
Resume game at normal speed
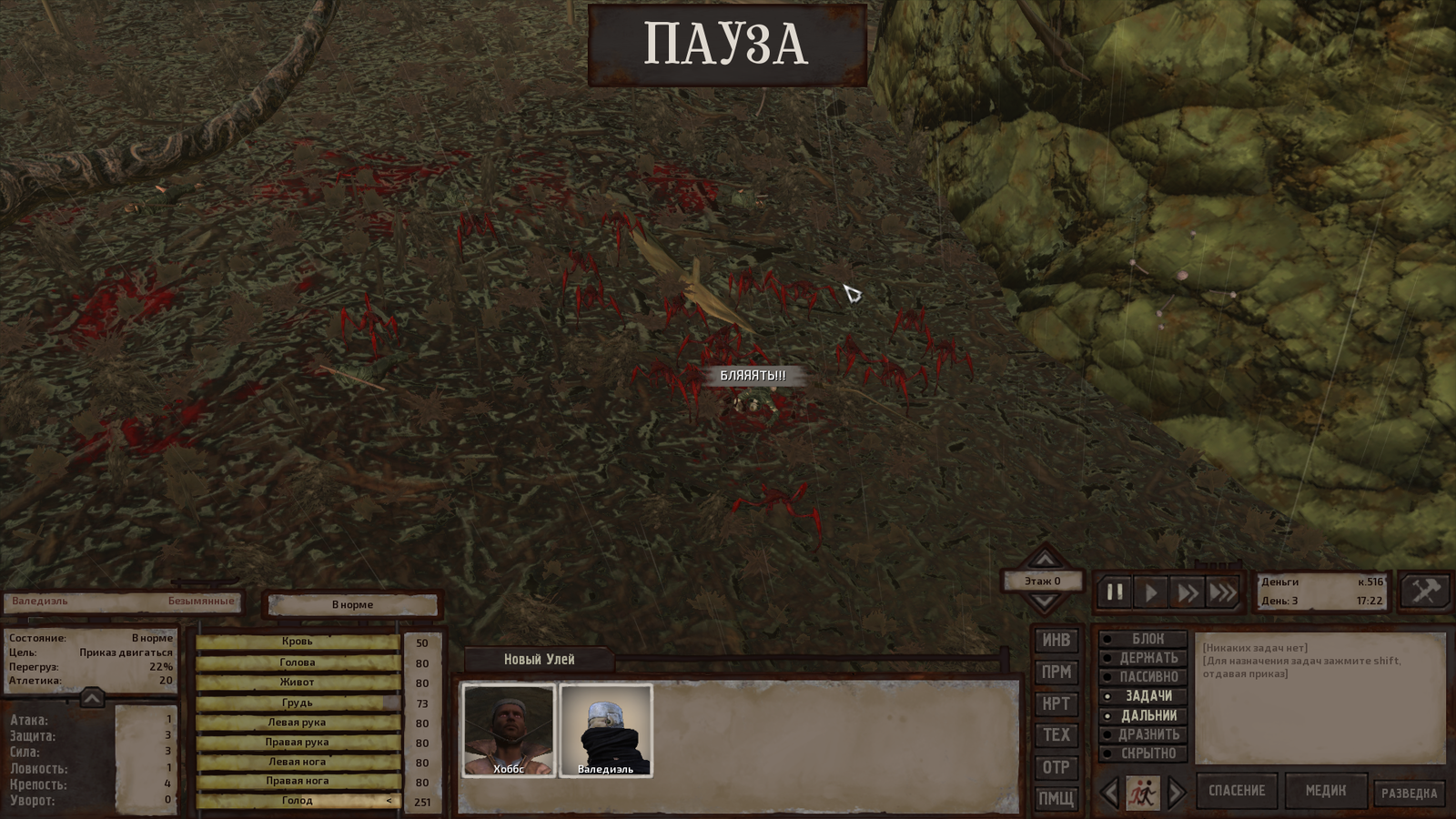pyautogui.click(x=1151, y=593)
